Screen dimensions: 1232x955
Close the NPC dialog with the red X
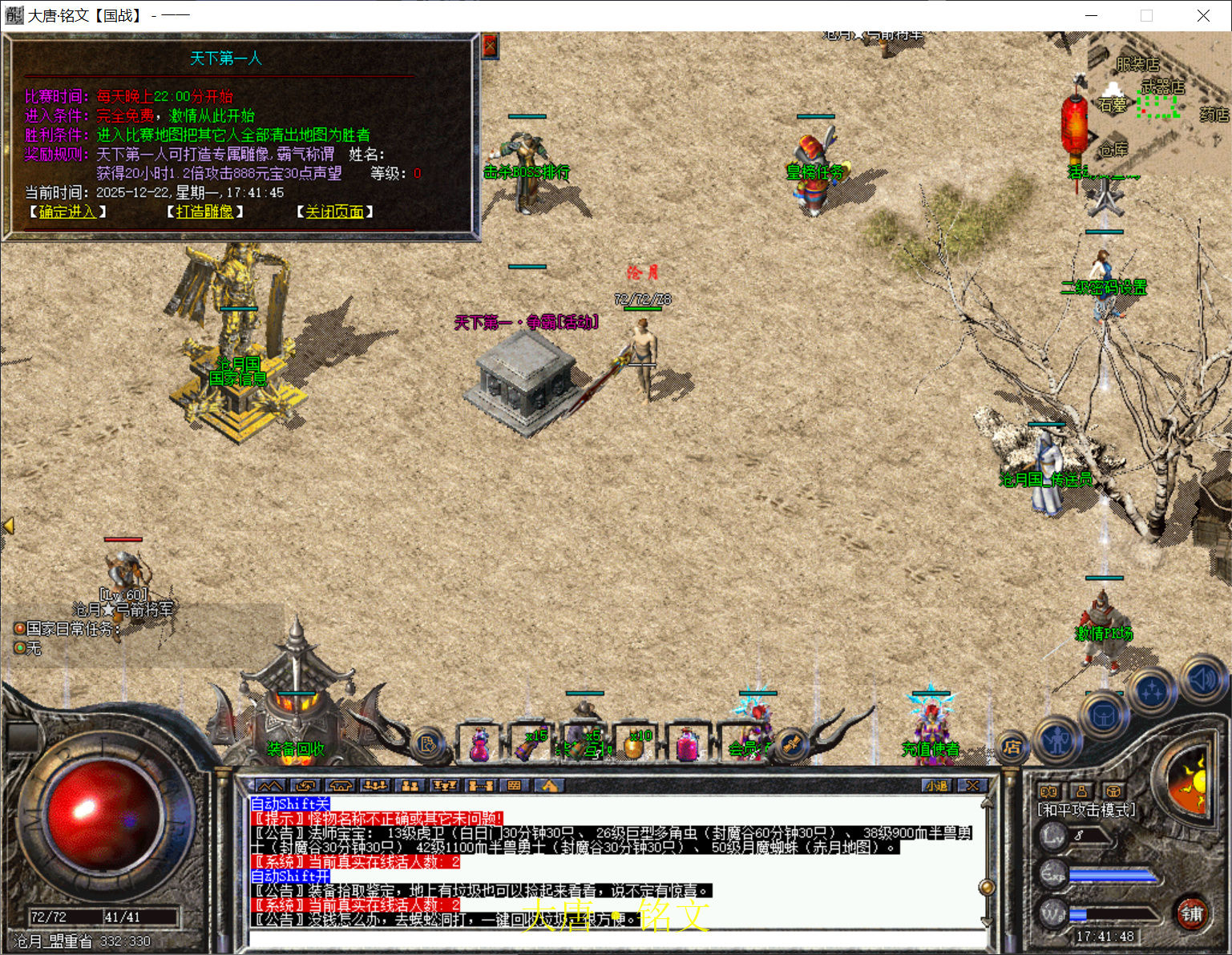490,46
